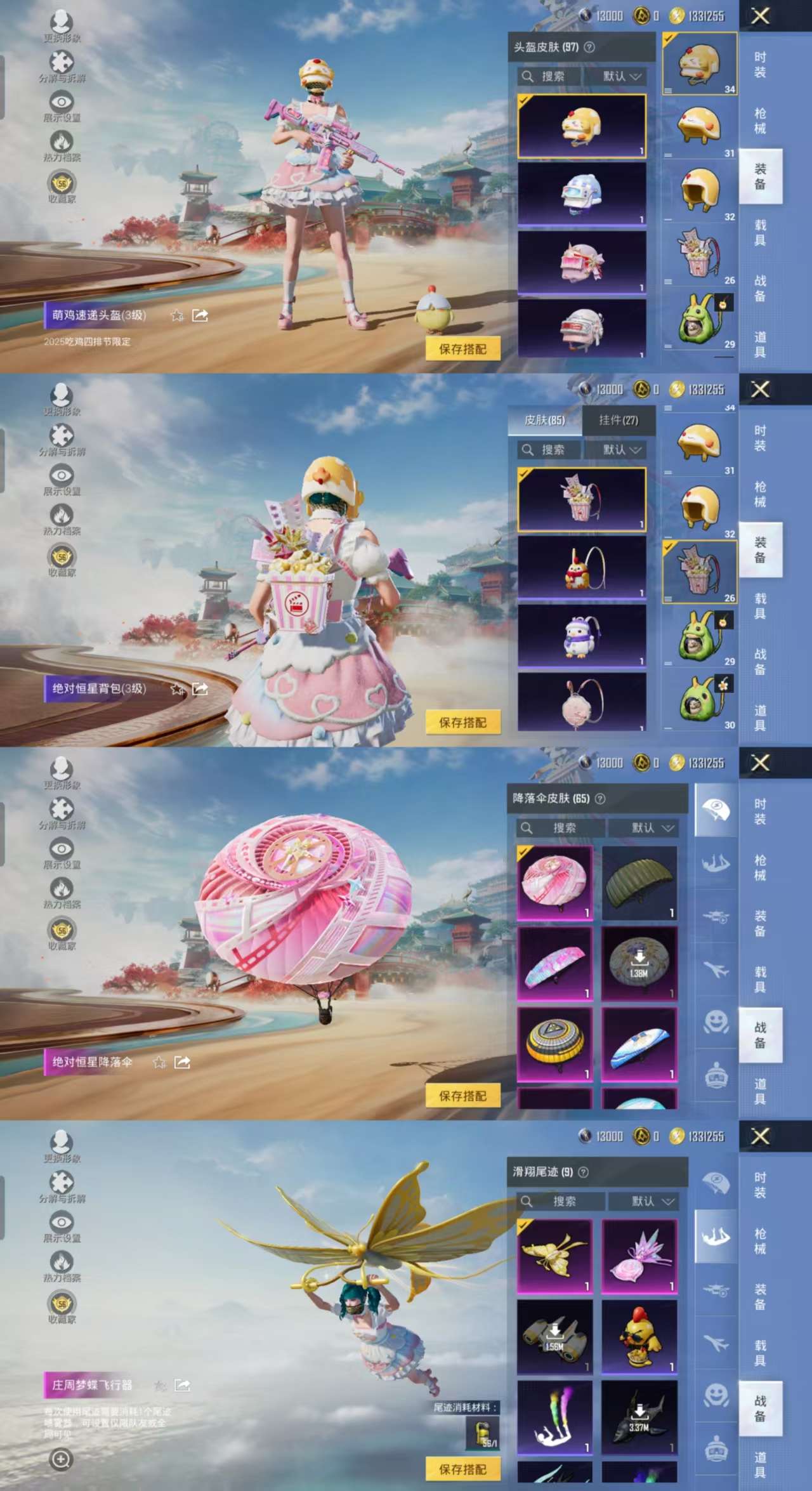The image size is (812, 1491).
Task: Open the magnifier zoom under 庄周梦蝶飞行器 description
Action: [x=61, y=1459]
